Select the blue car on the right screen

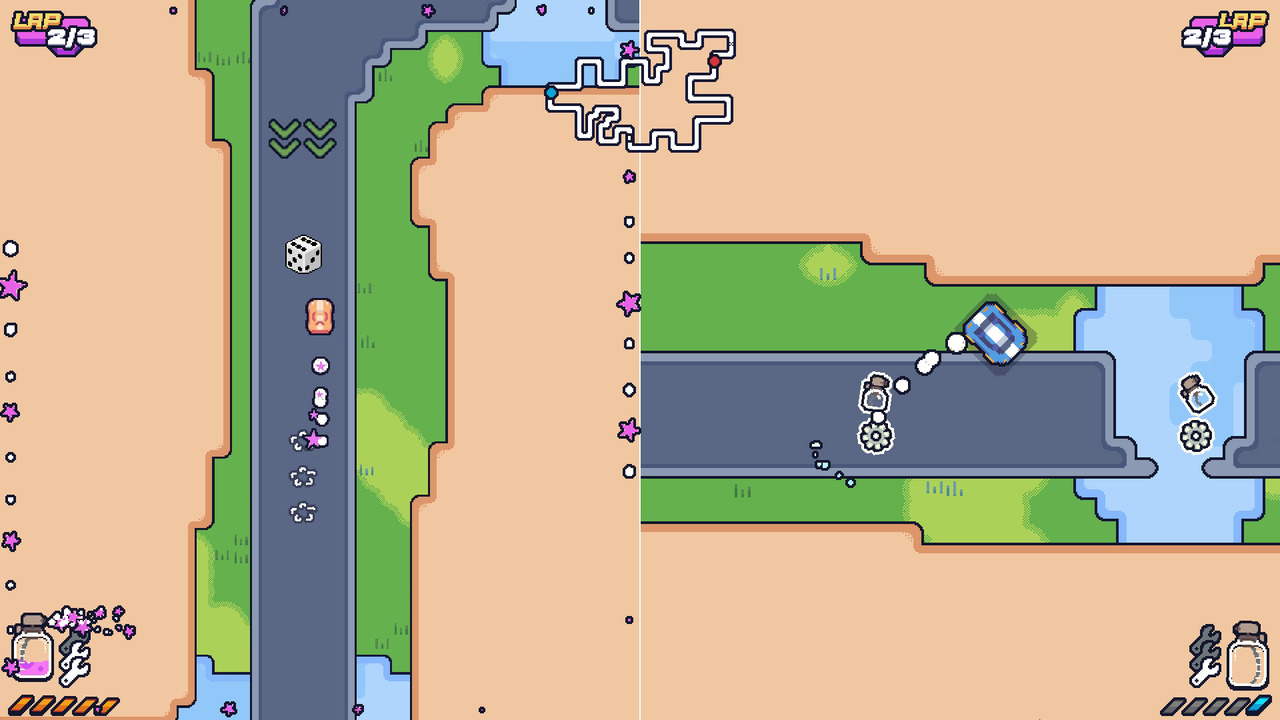coord(996,333)
